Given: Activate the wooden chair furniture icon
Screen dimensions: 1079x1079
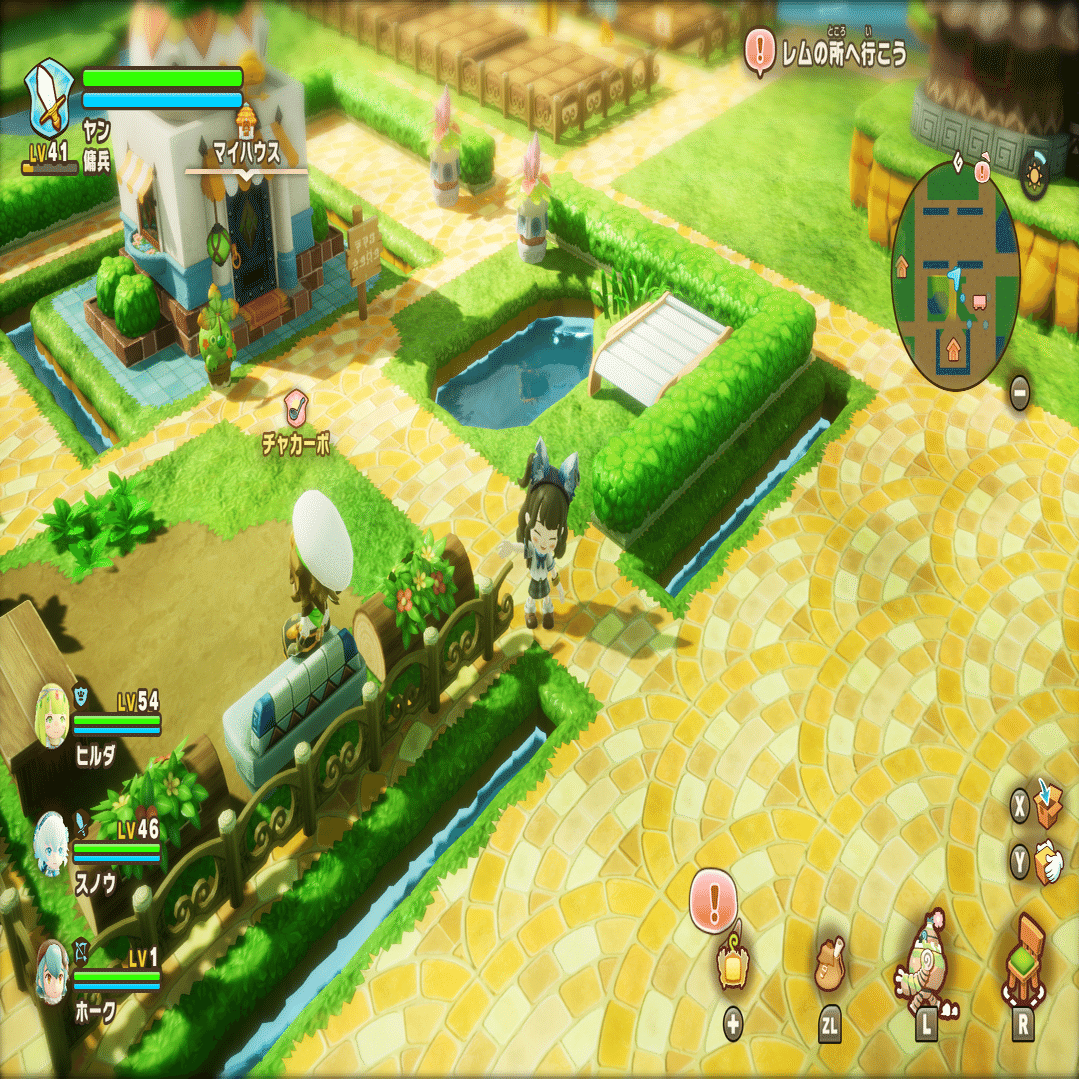Looking at the screenshot, I should (1022, 962).
